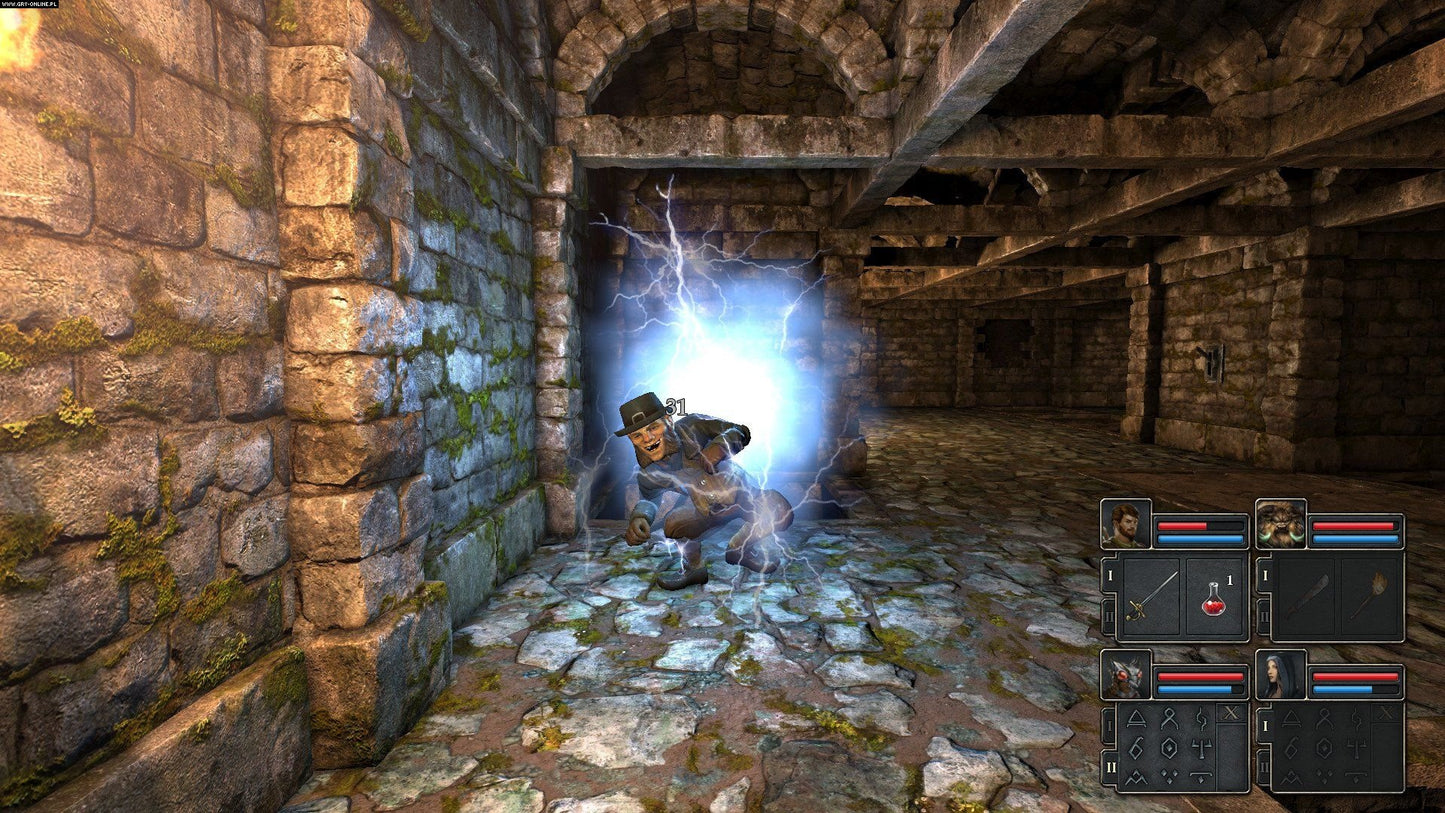Select the hooded woman champion portrait
Screen dimensions: 1445x813
point(1281,675)
